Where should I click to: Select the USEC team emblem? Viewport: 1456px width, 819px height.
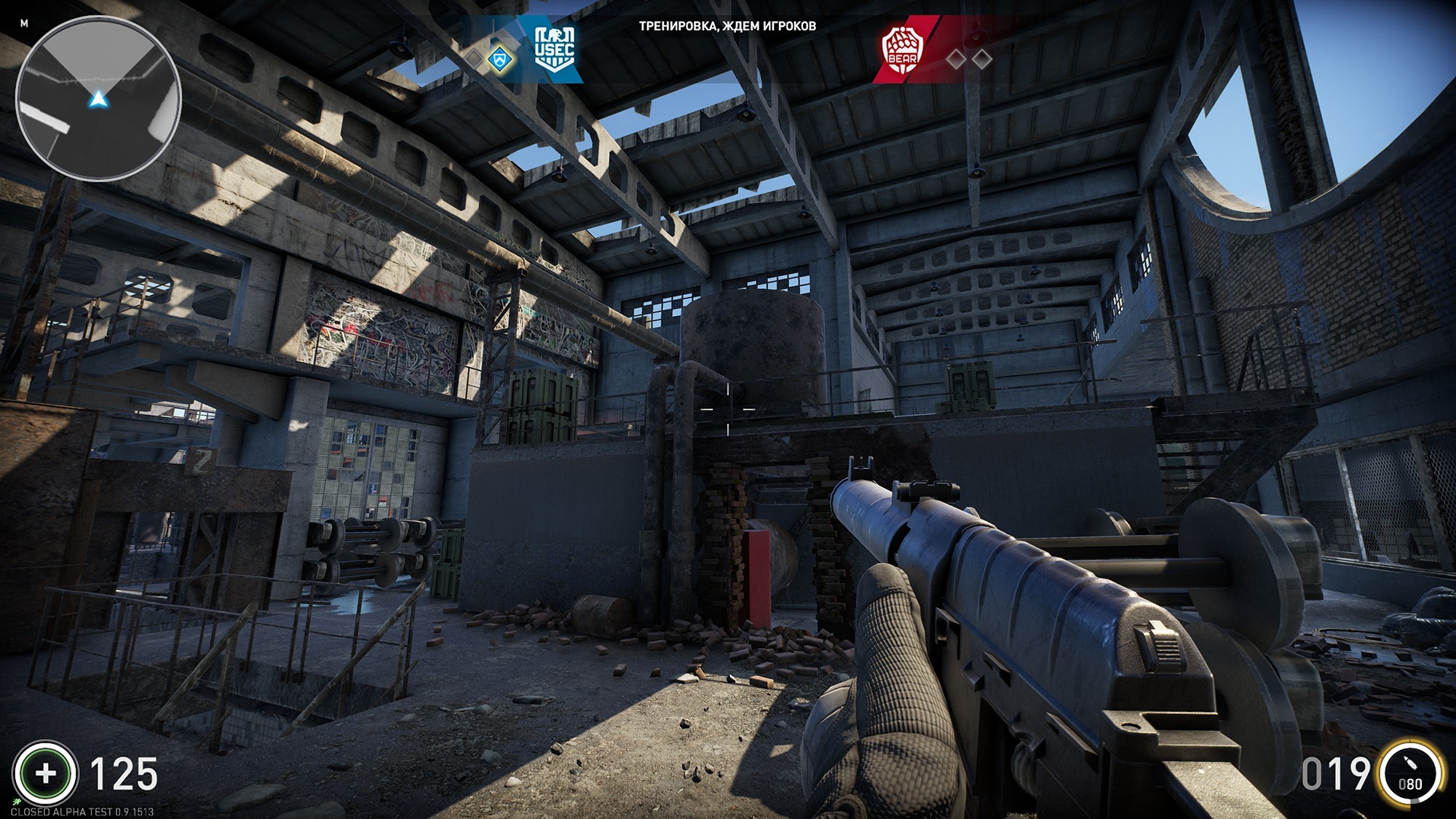554,49
